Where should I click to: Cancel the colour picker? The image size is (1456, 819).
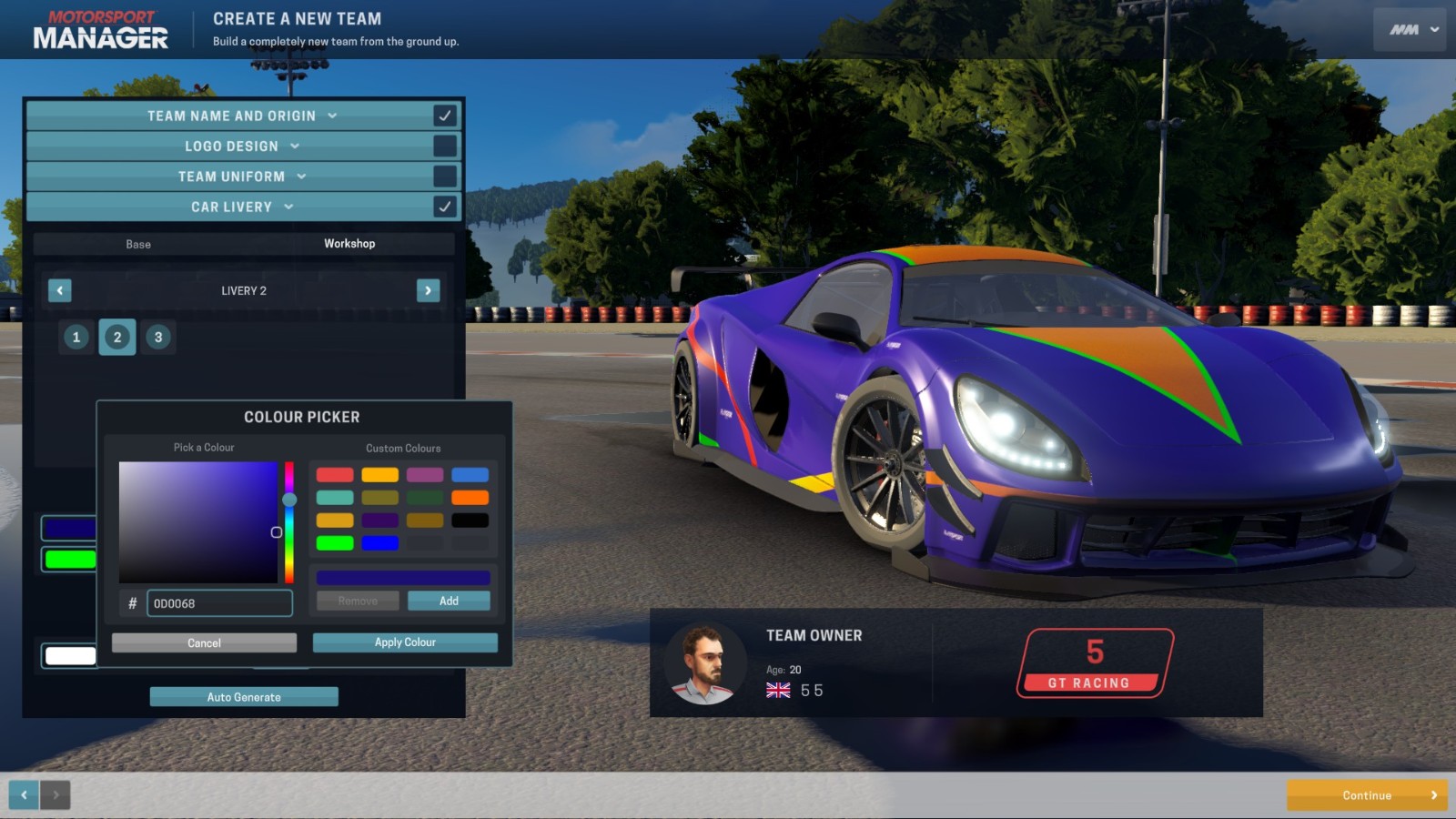click(204, 642)
